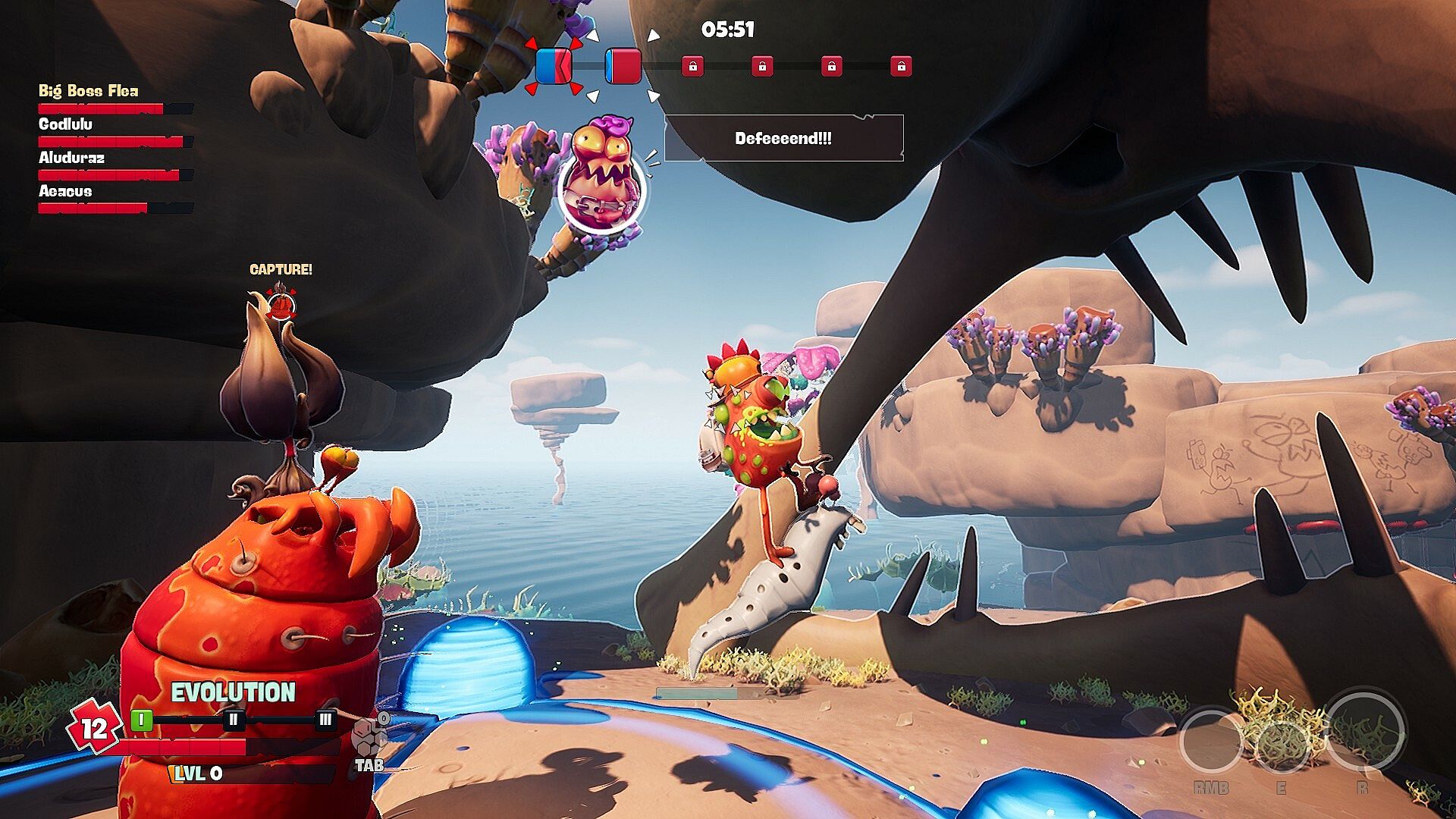Select the evolution stage III marker
The width and height of the screenshot is (1456, 819).
[325, 719]
